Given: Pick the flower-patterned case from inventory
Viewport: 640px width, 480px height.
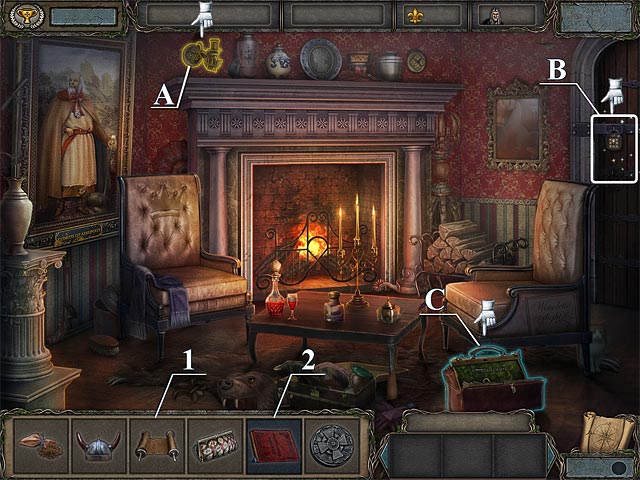Looking at the screenshot, I should point(215,446).
